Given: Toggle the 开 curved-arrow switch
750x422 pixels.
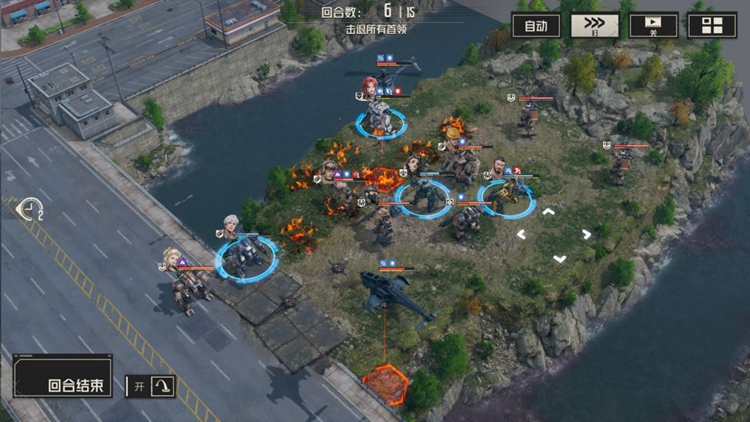Looking at the screenshot, I should pyautogui.click(x=151, y=386).
